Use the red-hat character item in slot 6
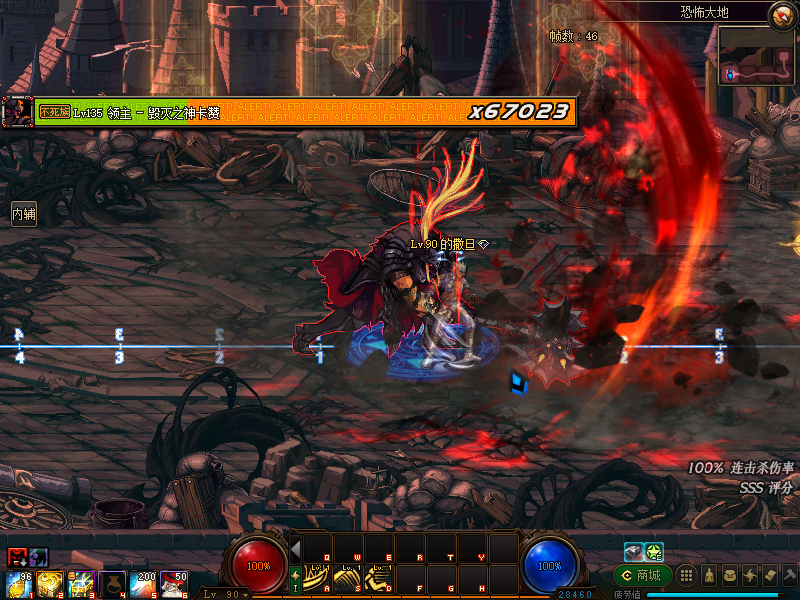This screenshot has width=800, height=600. [x=175, y=583]
